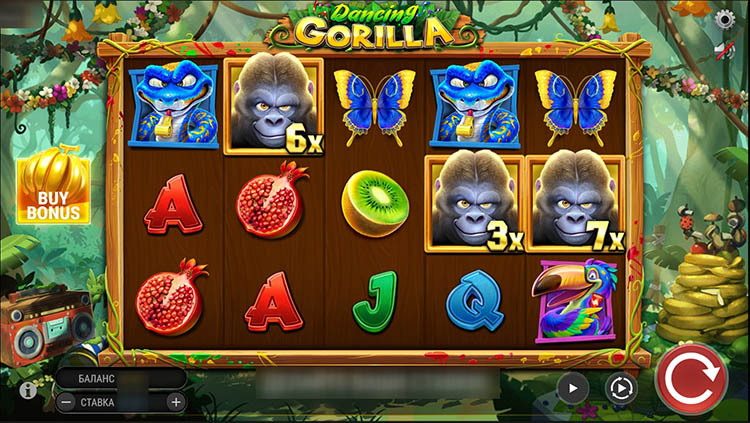
Task: Click the small plain play-arrow button
Action: click(x=573, y=387)
